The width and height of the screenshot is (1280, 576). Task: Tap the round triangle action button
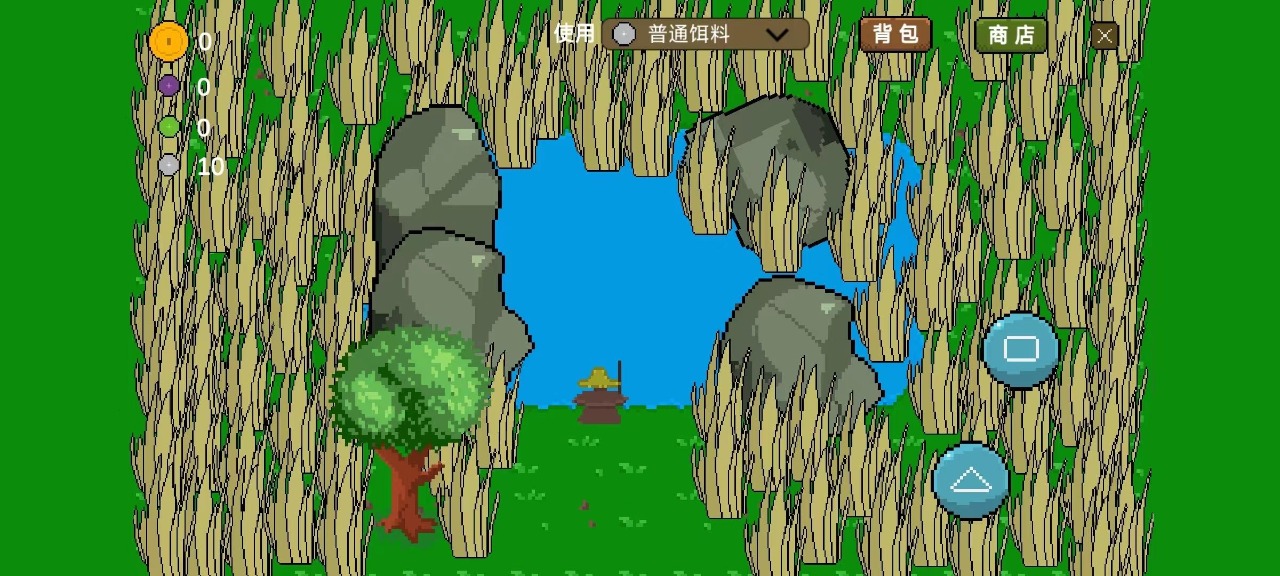[x=970, y=481]
